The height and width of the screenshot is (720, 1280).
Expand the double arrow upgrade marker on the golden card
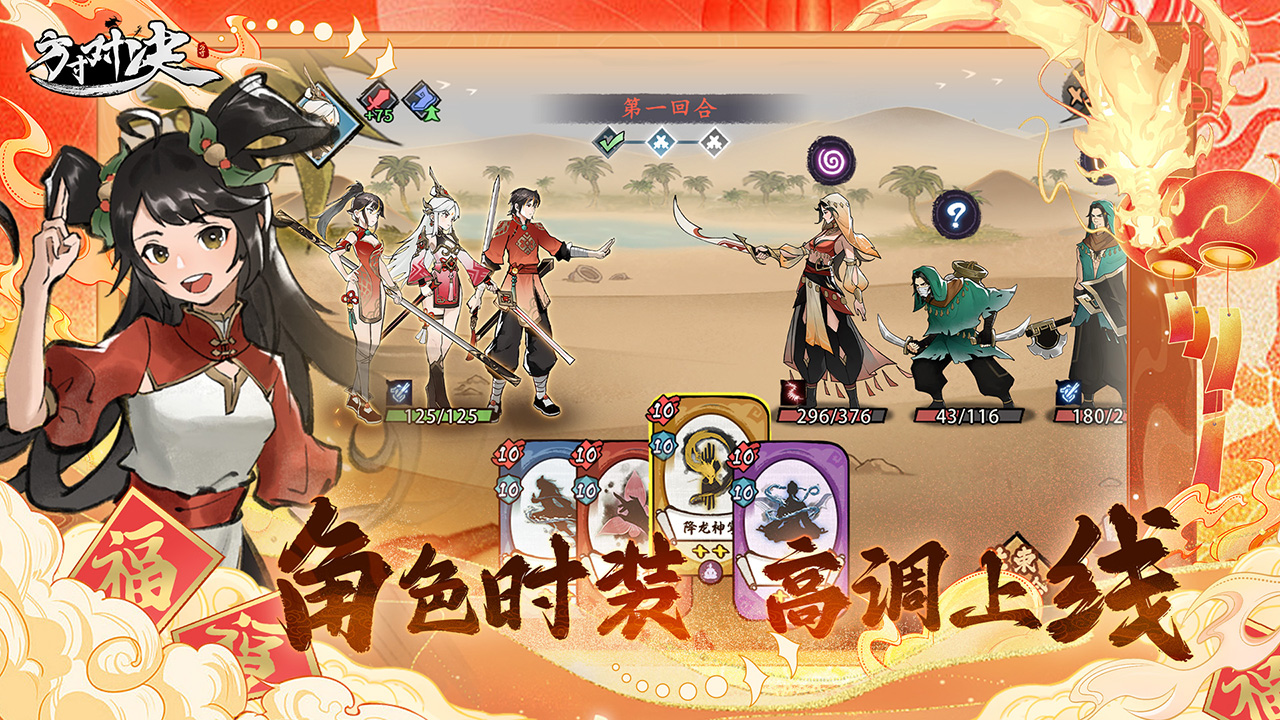pyautogui.click(x=710, y=550)
